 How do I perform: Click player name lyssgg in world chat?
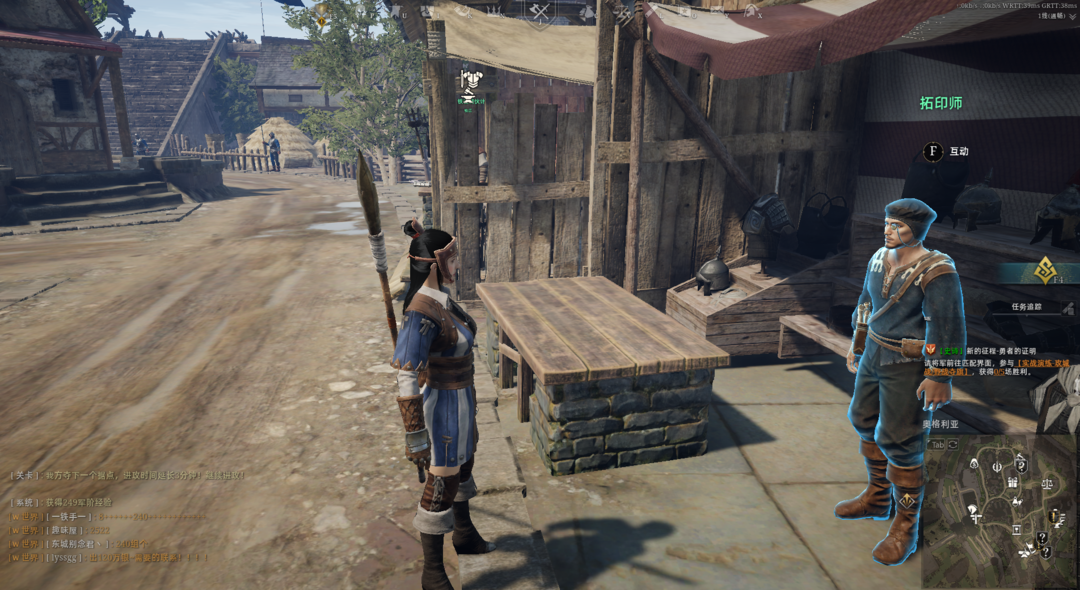65,556
